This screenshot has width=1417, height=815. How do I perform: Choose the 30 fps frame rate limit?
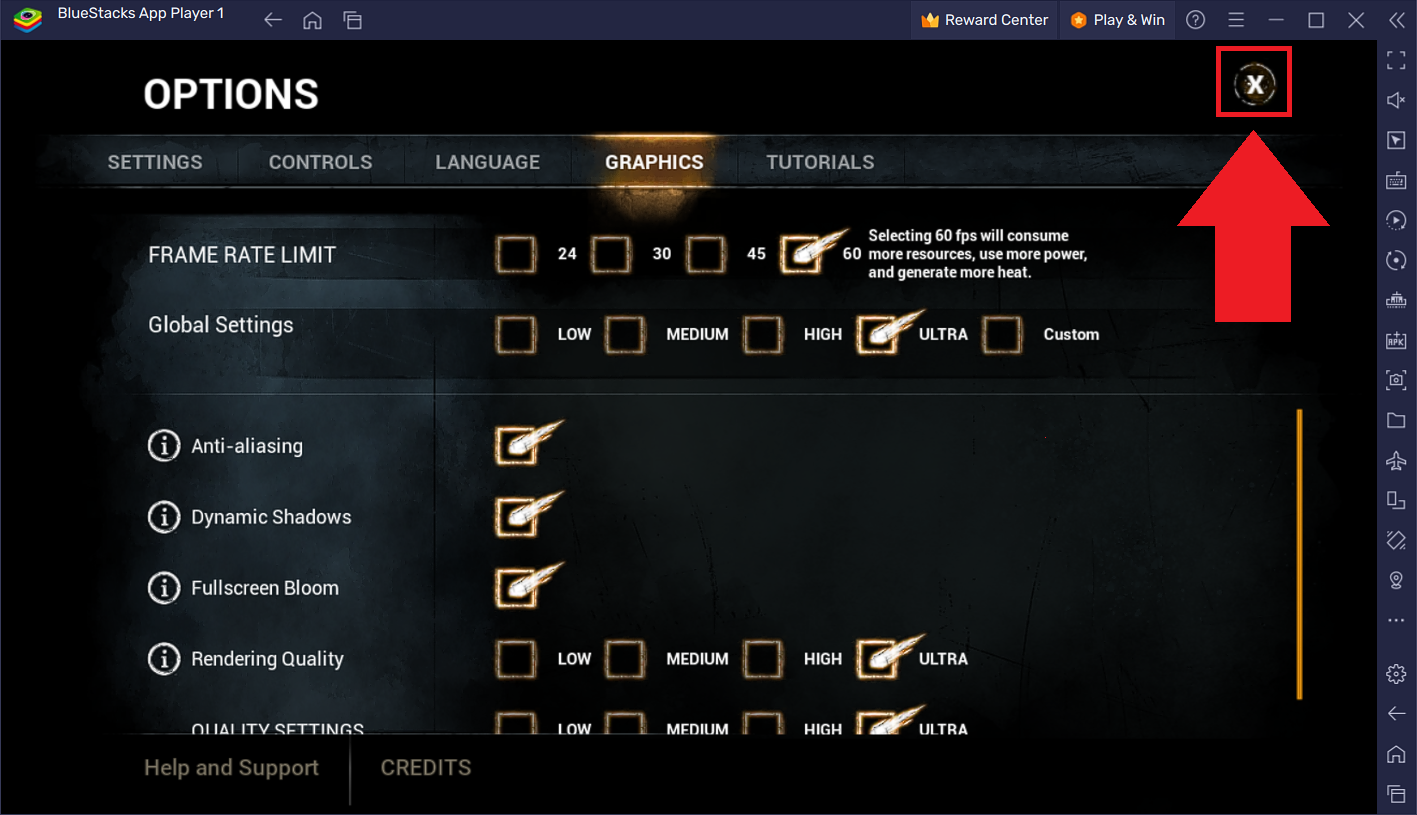pos(610,254)
